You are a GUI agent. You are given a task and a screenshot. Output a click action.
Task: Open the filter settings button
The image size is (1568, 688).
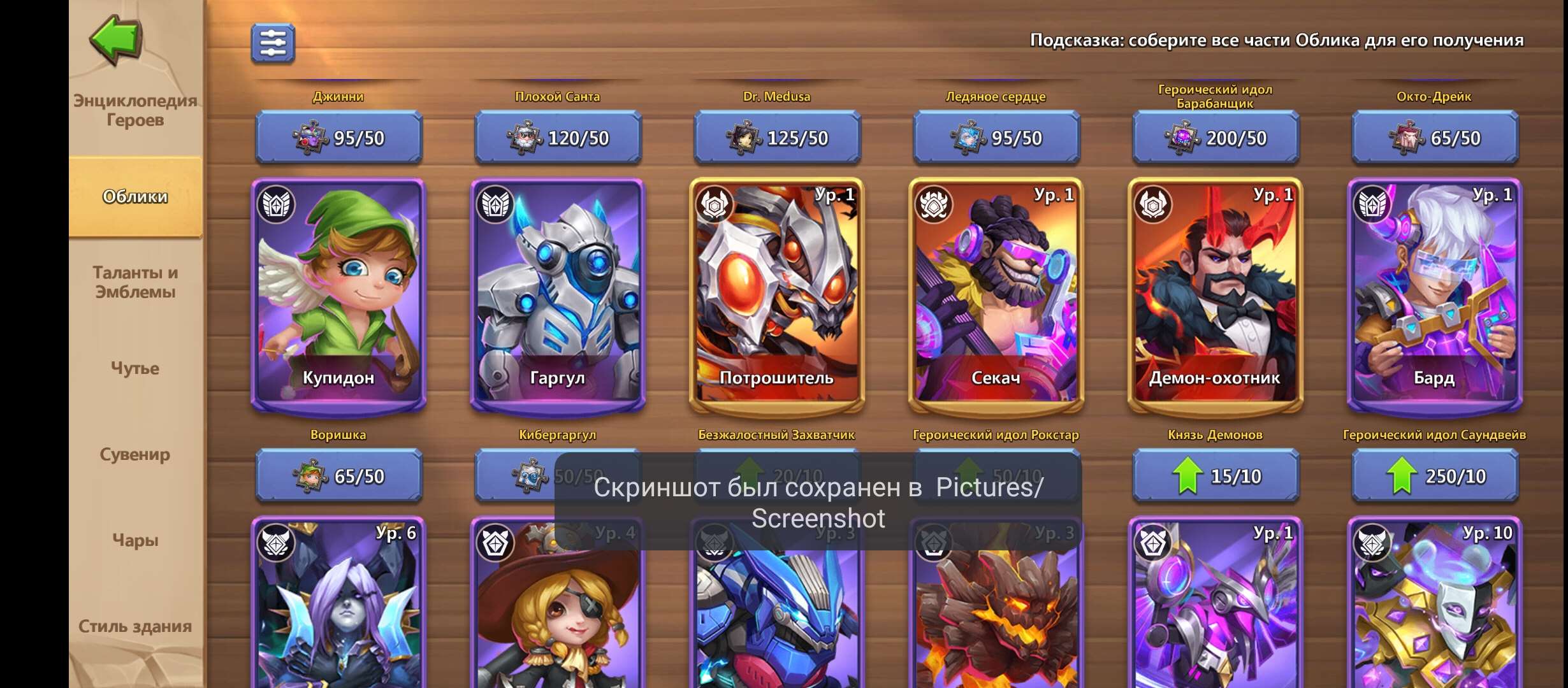(273, 43)
